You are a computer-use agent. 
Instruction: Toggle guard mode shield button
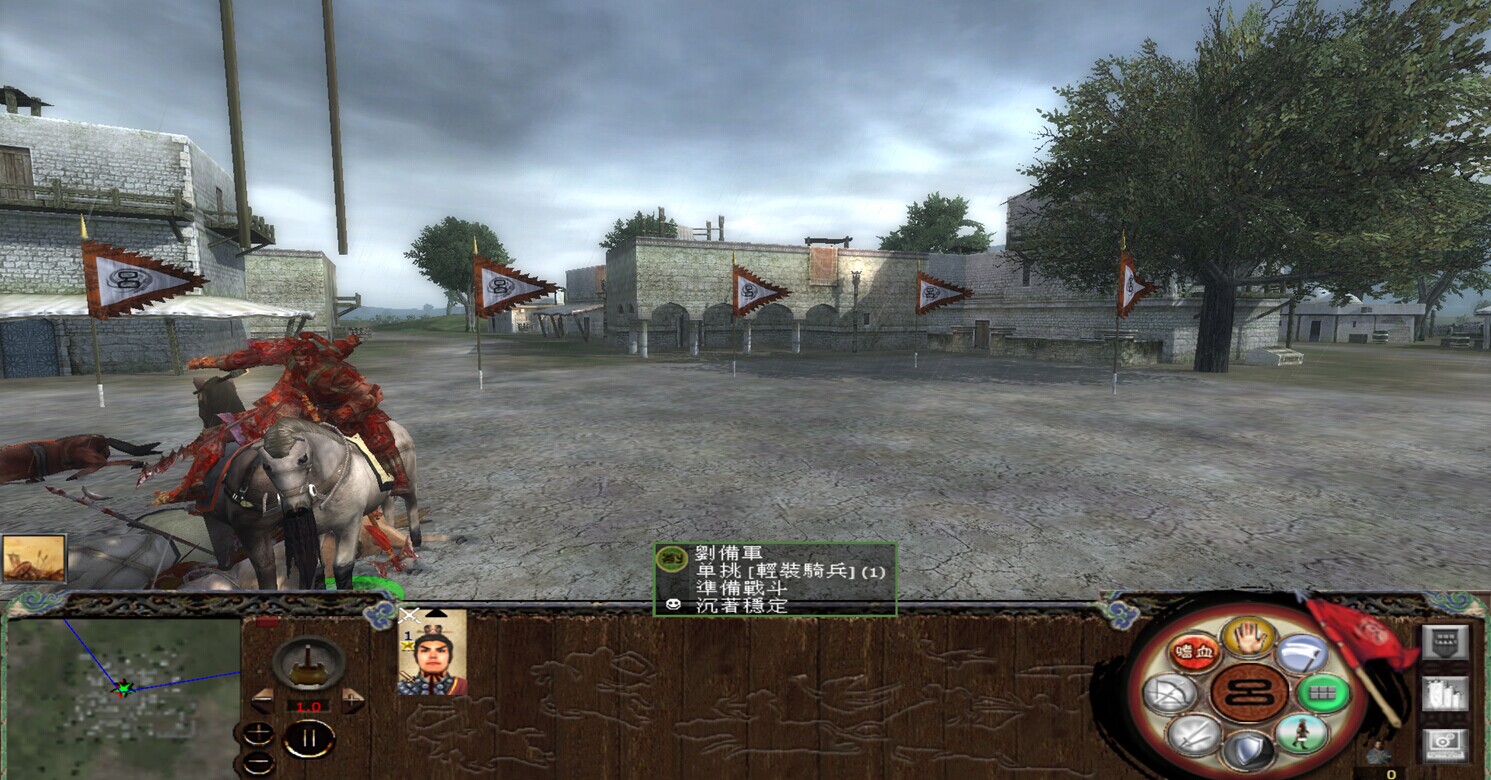click(1249, 751)
